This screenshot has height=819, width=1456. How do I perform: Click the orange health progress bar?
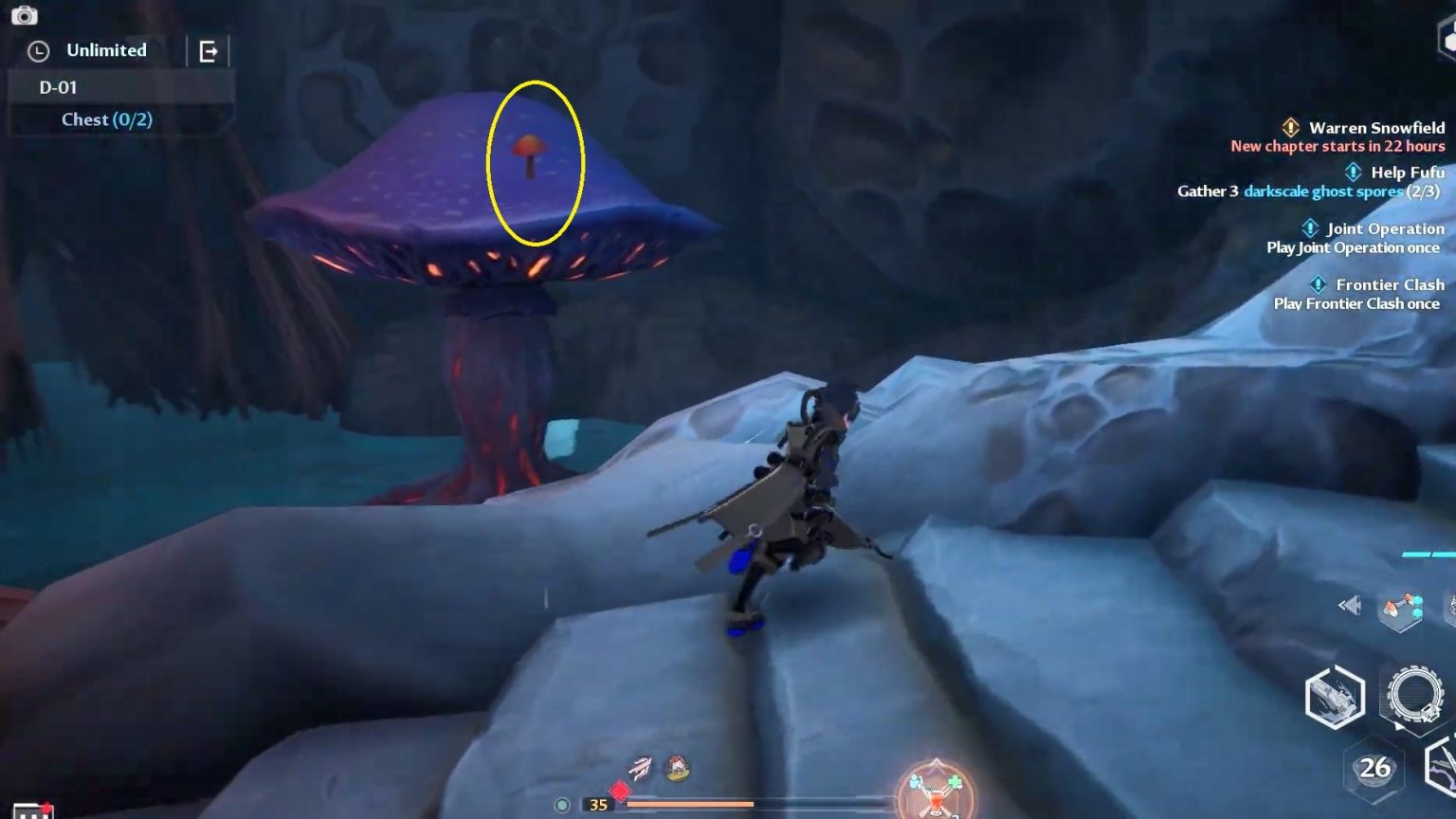[x=692, y=804]
